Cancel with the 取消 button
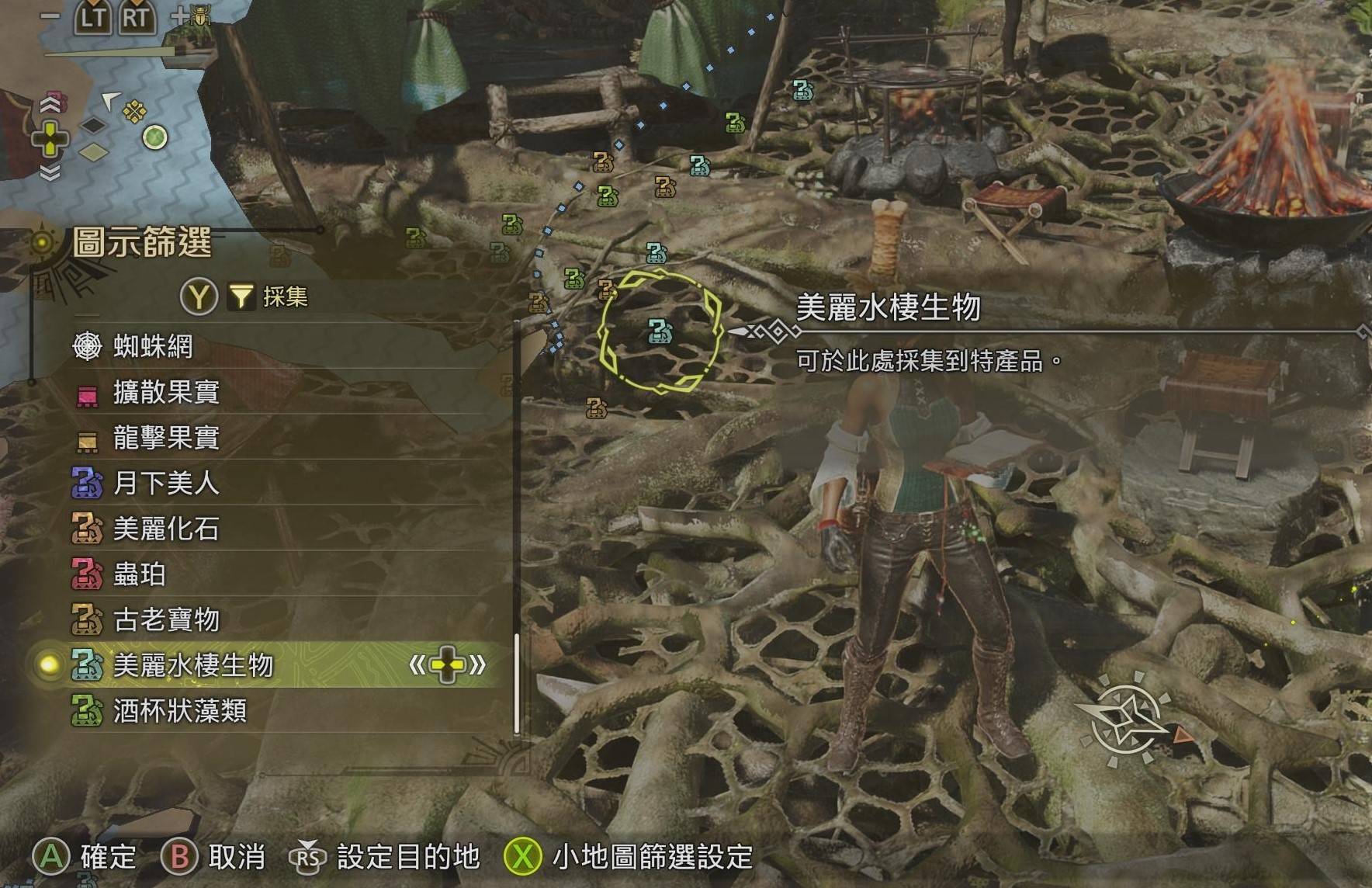 point(213,857)
